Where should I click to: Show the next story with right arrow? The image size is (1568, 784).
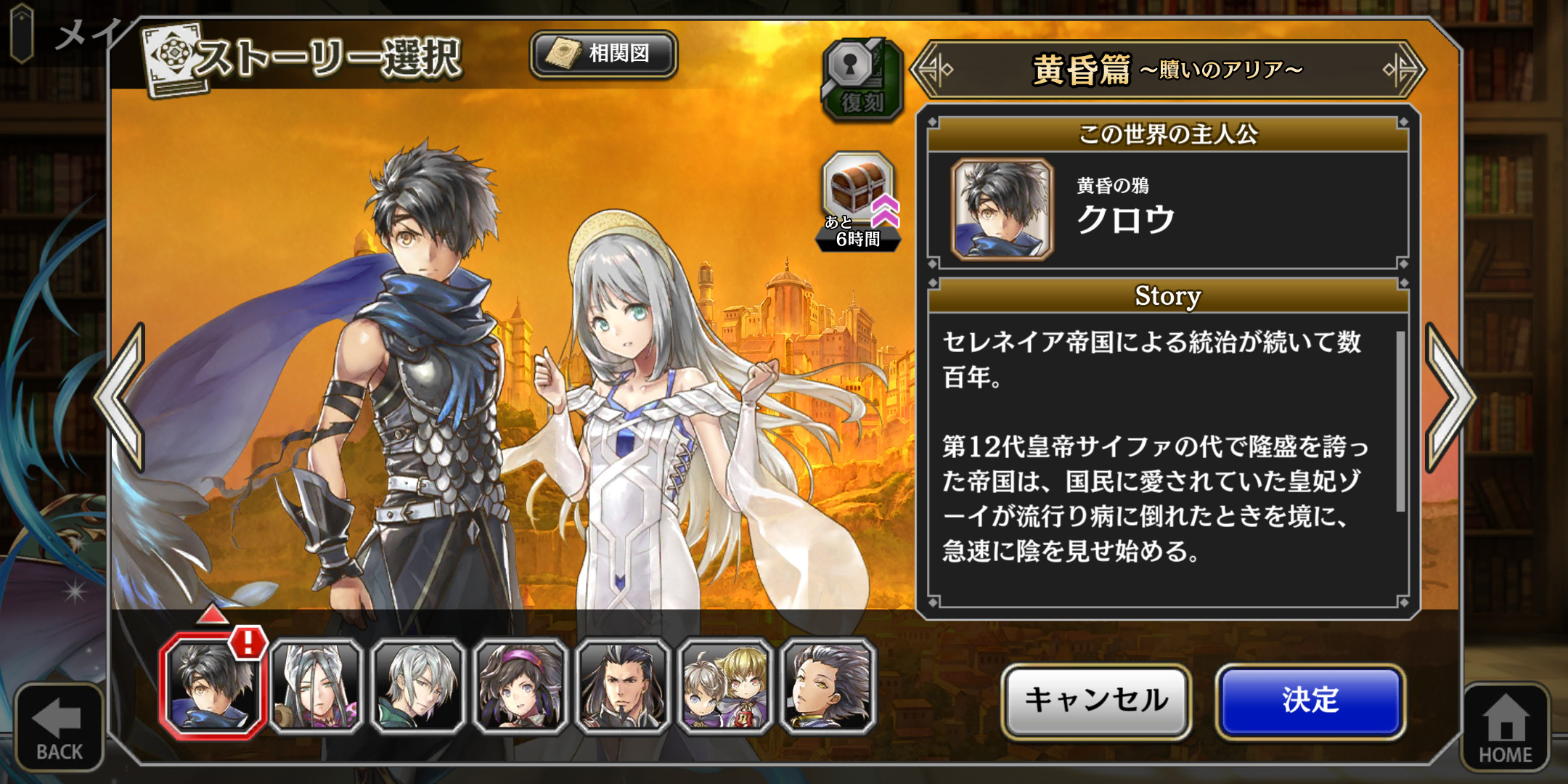pos(1448,397)
